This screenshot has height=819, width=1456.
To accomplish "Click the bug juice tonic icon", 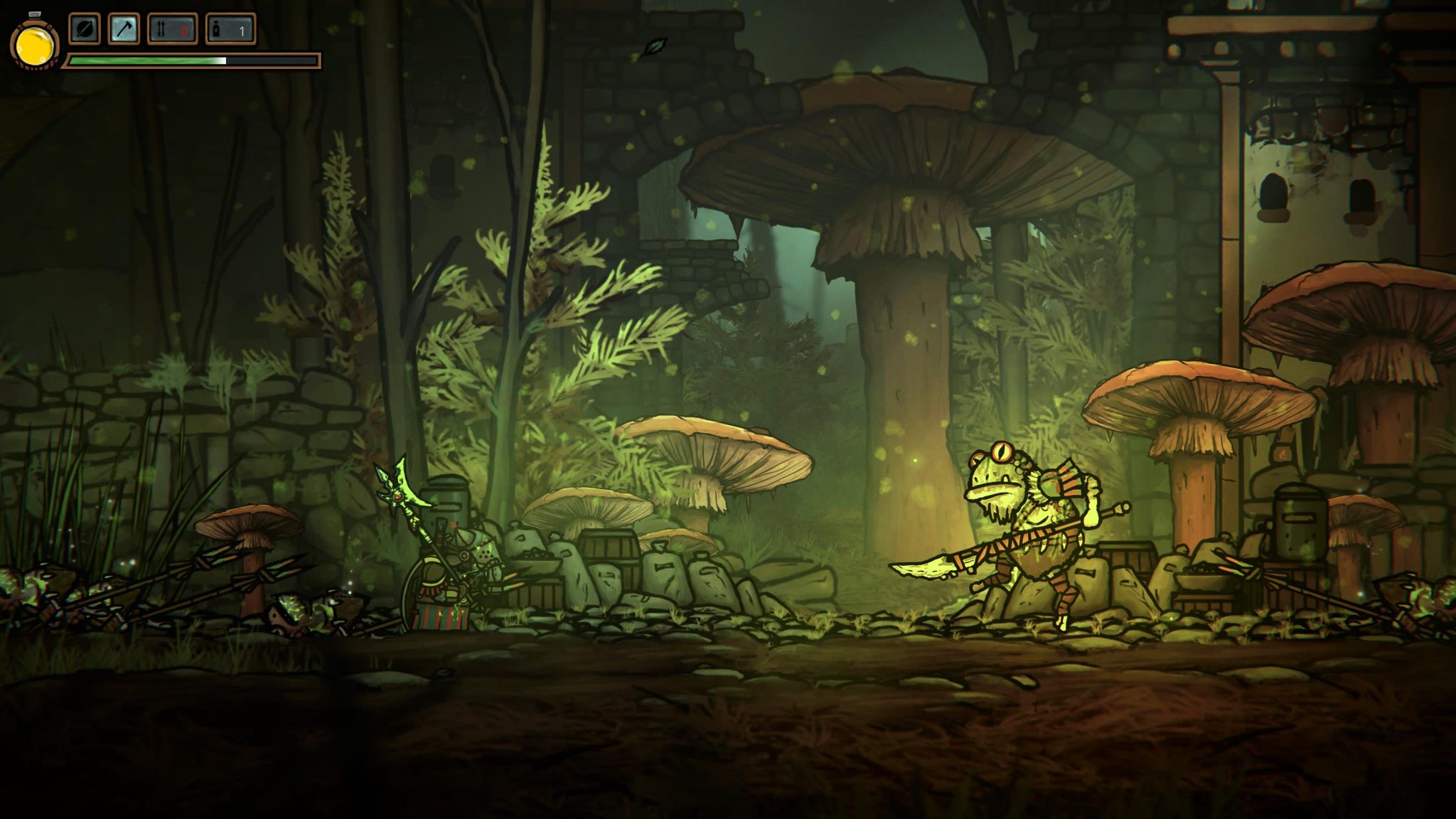I will click(x=216, y=29).
